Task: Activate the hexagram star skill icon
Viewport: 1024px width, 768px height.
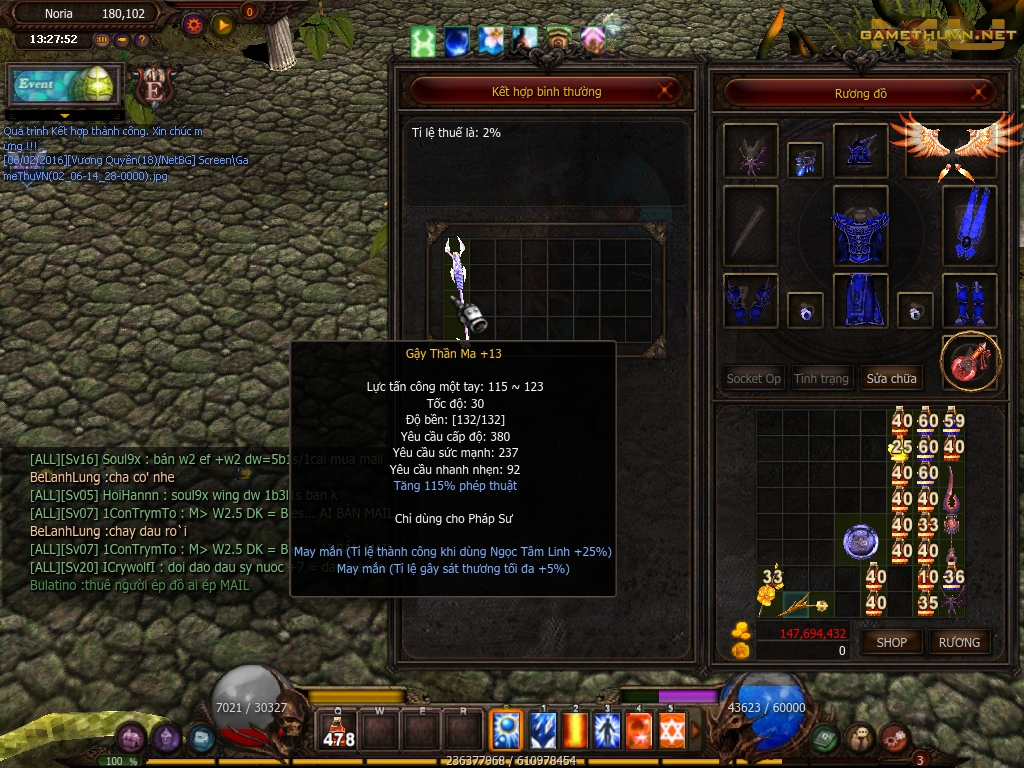Action: coord(671,731)
